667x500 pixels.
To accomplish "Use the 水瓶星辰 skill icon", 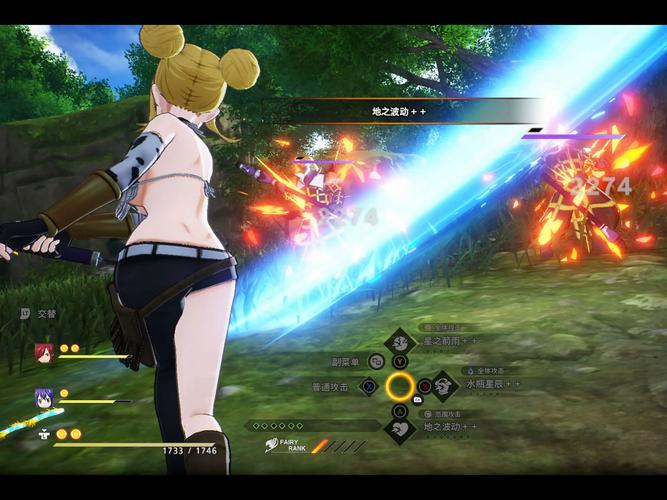I will click(442, 385).
